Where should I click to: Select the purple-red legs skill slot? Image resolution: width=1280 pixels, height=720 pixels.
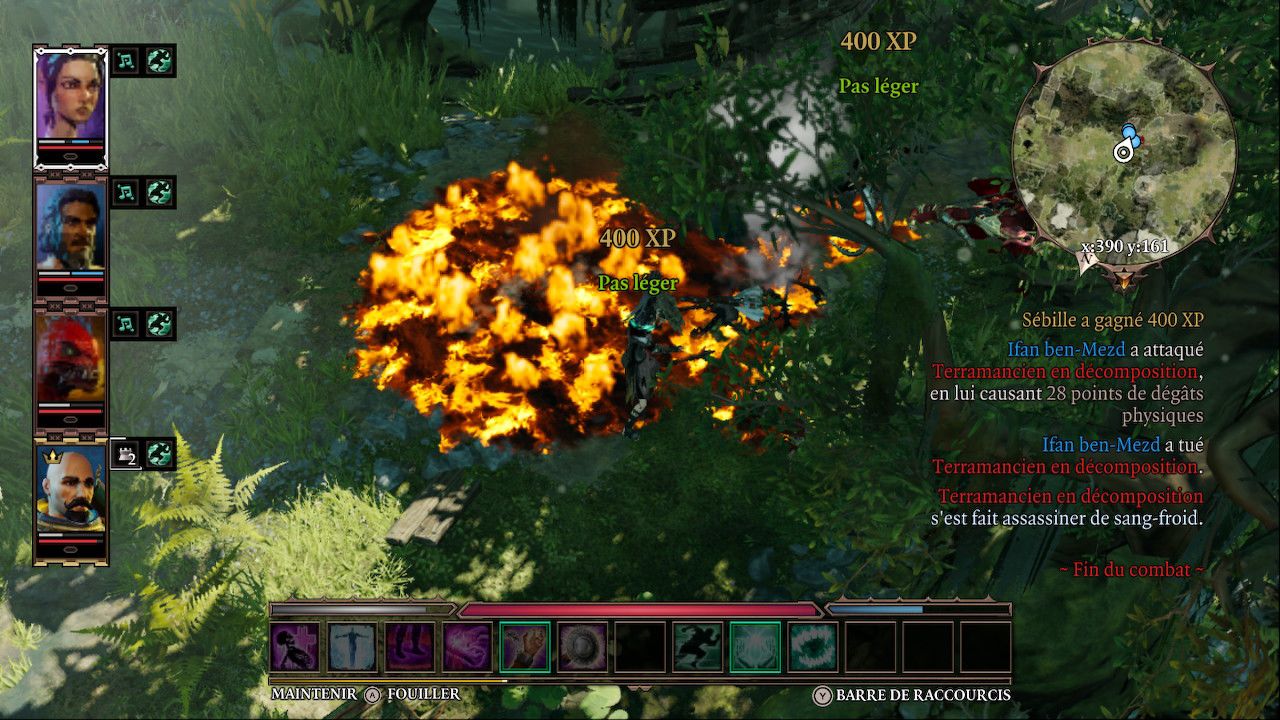(x=411, y=647)
